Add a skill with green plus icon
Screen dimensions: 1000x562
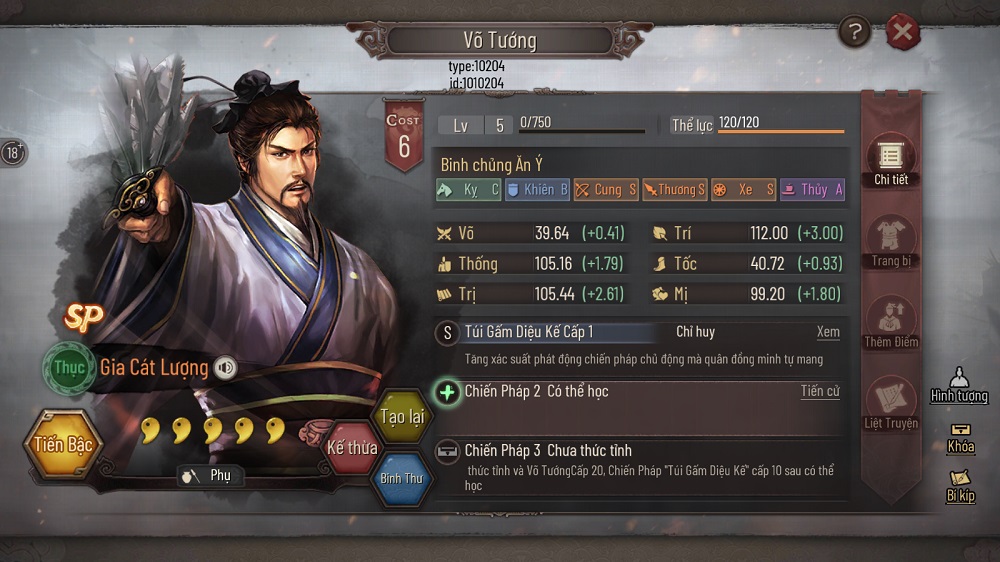coord(447,391)
